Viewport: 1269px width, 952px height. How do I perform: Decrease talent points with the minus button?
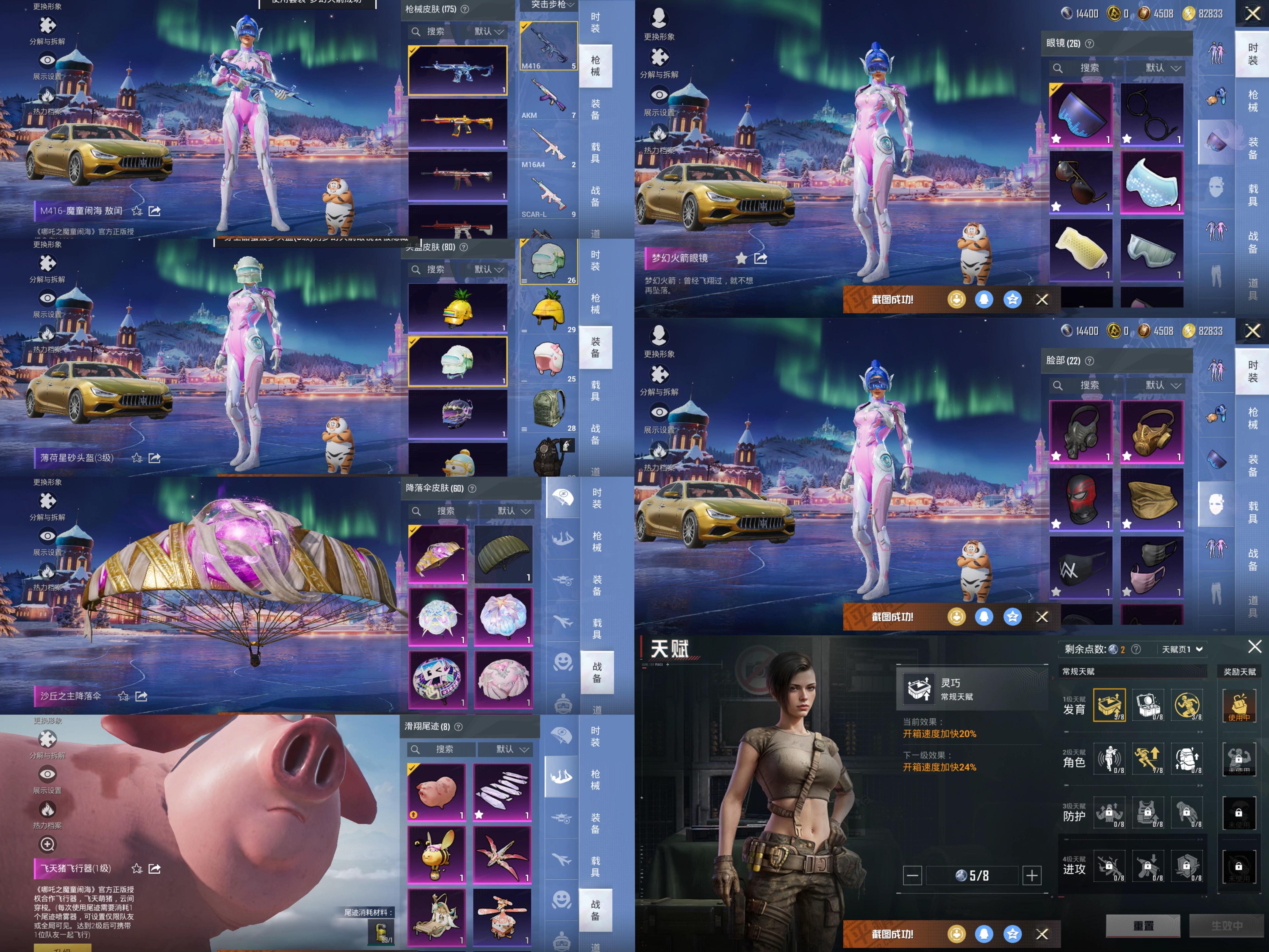pos(912,876)
